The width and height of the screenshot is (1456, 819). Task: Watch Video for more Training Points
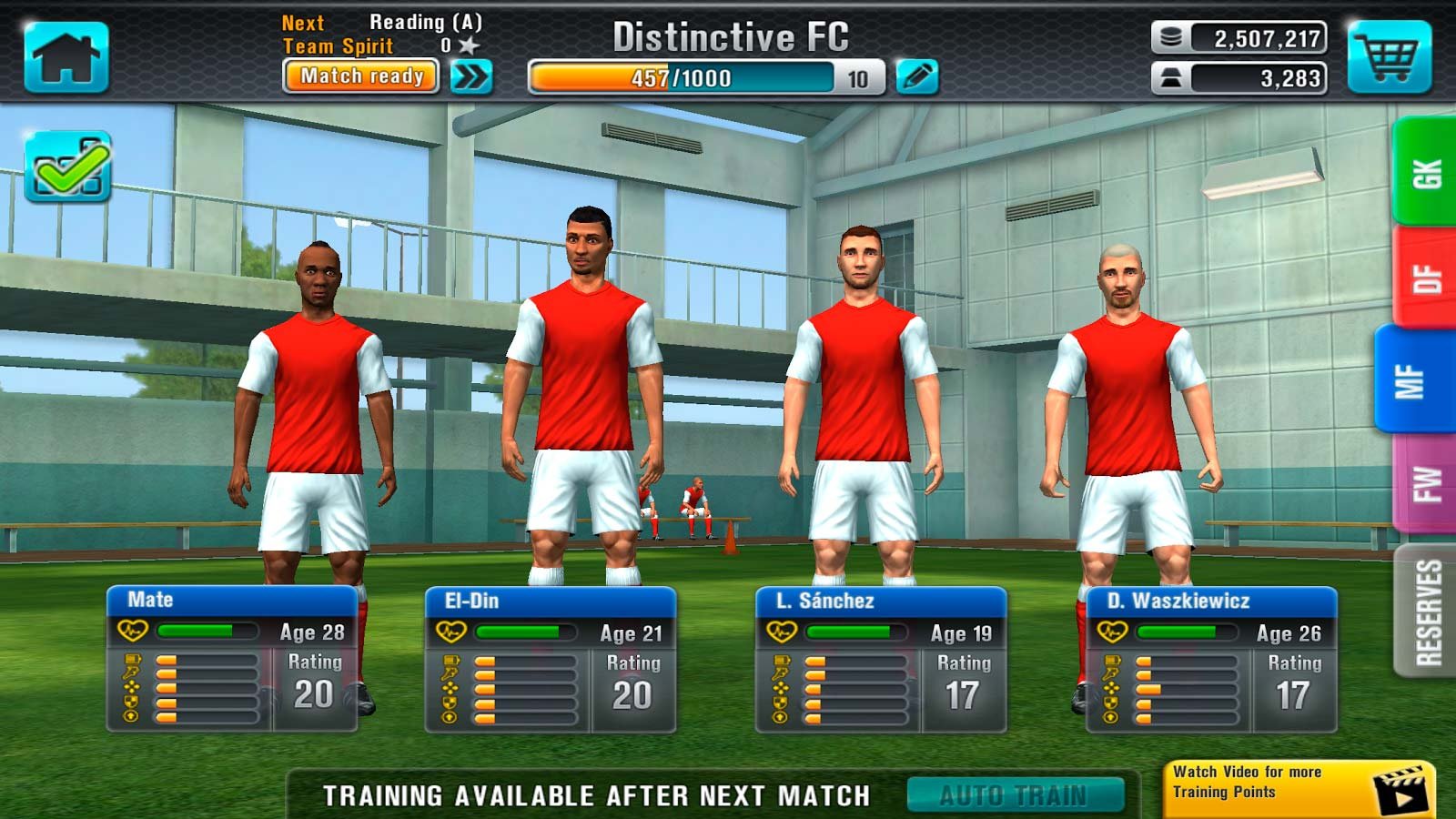click(1299, 788)
